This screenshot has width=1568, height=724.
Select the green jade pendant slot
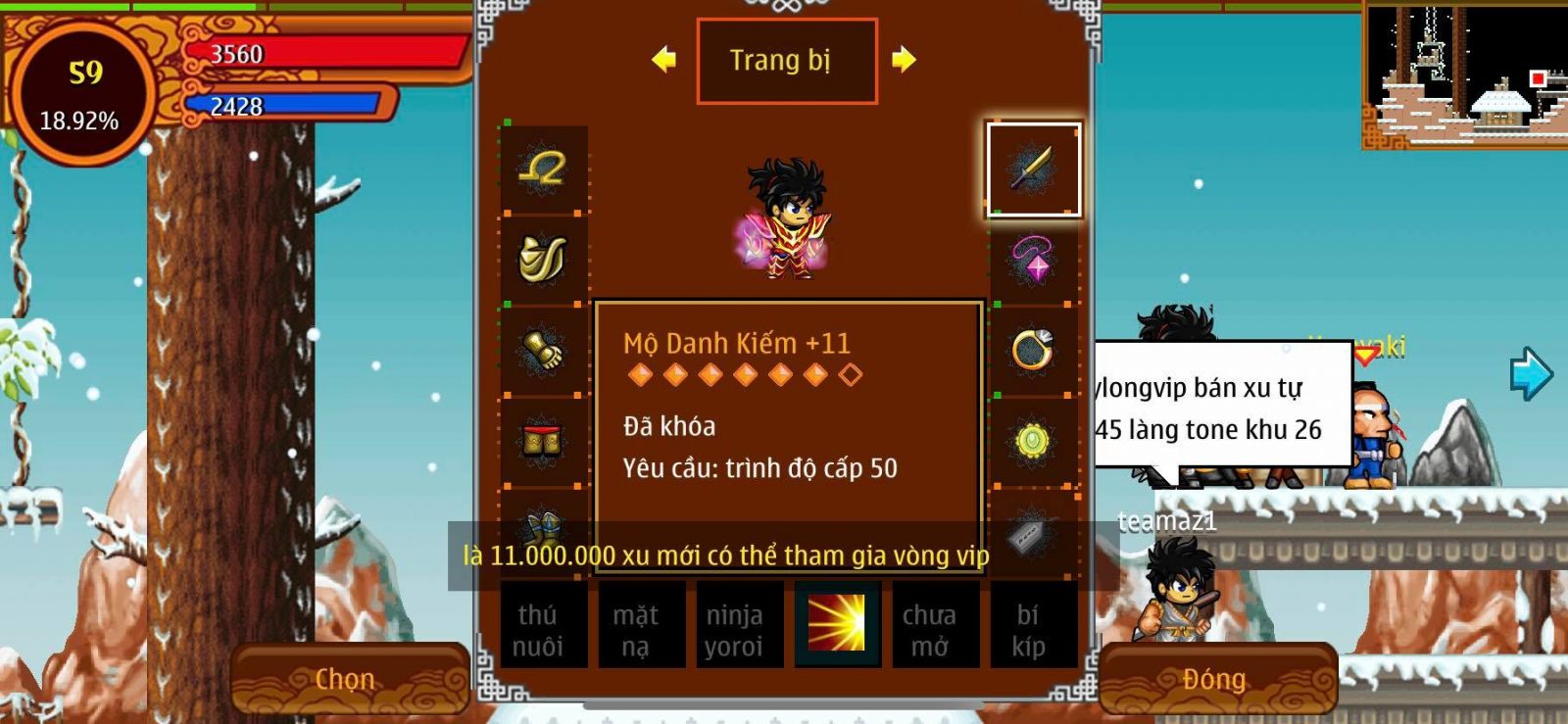click(1033, 441)
